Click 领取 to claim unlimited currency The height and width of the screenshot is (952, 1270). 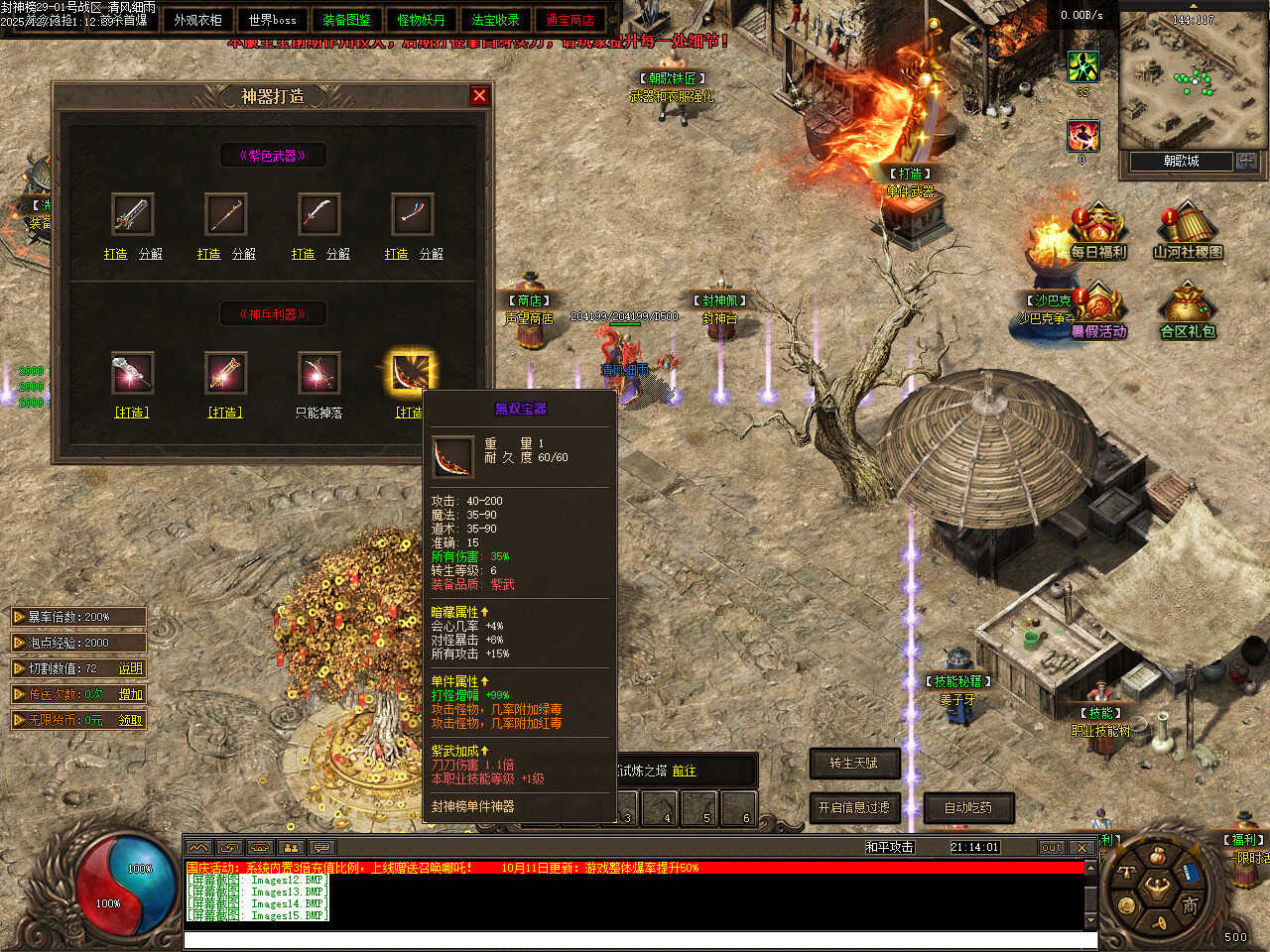tap(131, 720)
